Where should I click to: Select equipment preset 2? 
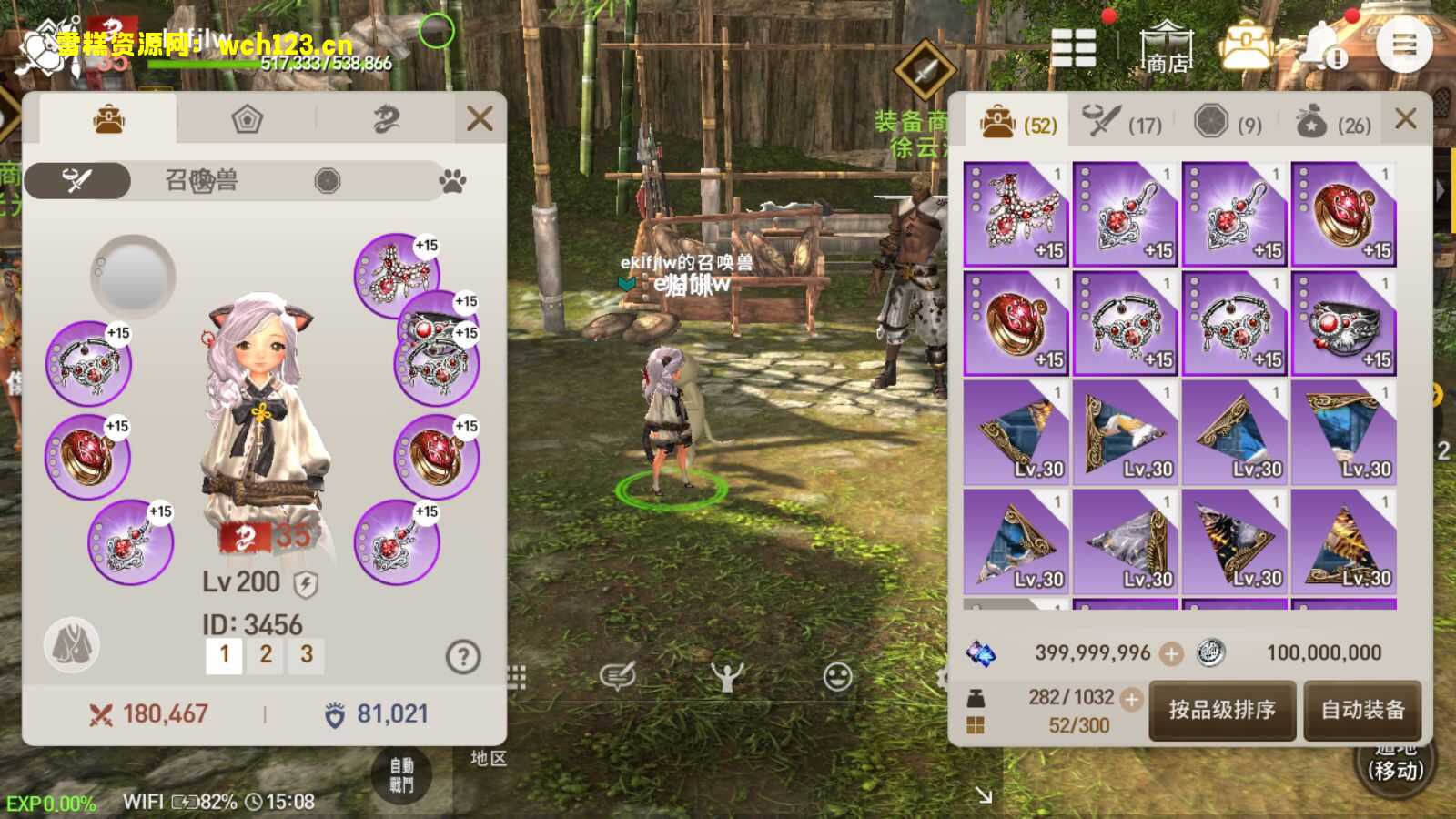pyautogui.click(x=265, y=653)
